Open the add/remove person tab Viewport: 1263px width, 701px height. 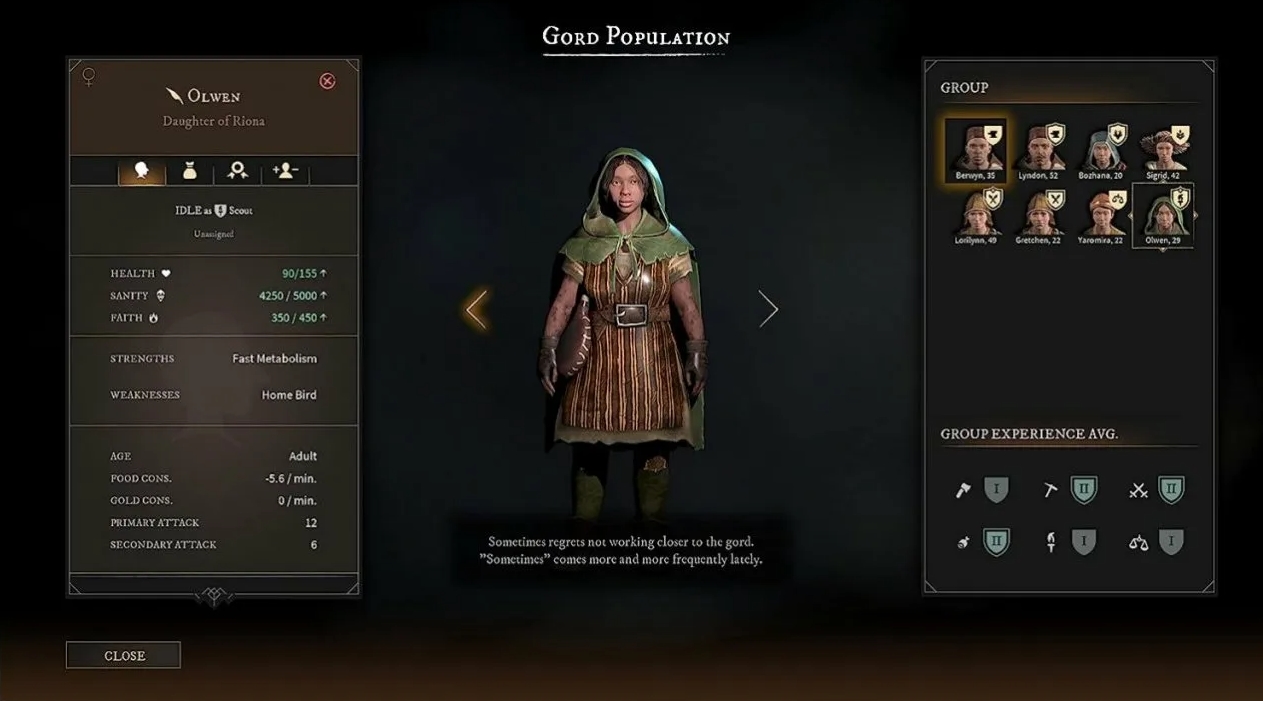click(285, 171)
